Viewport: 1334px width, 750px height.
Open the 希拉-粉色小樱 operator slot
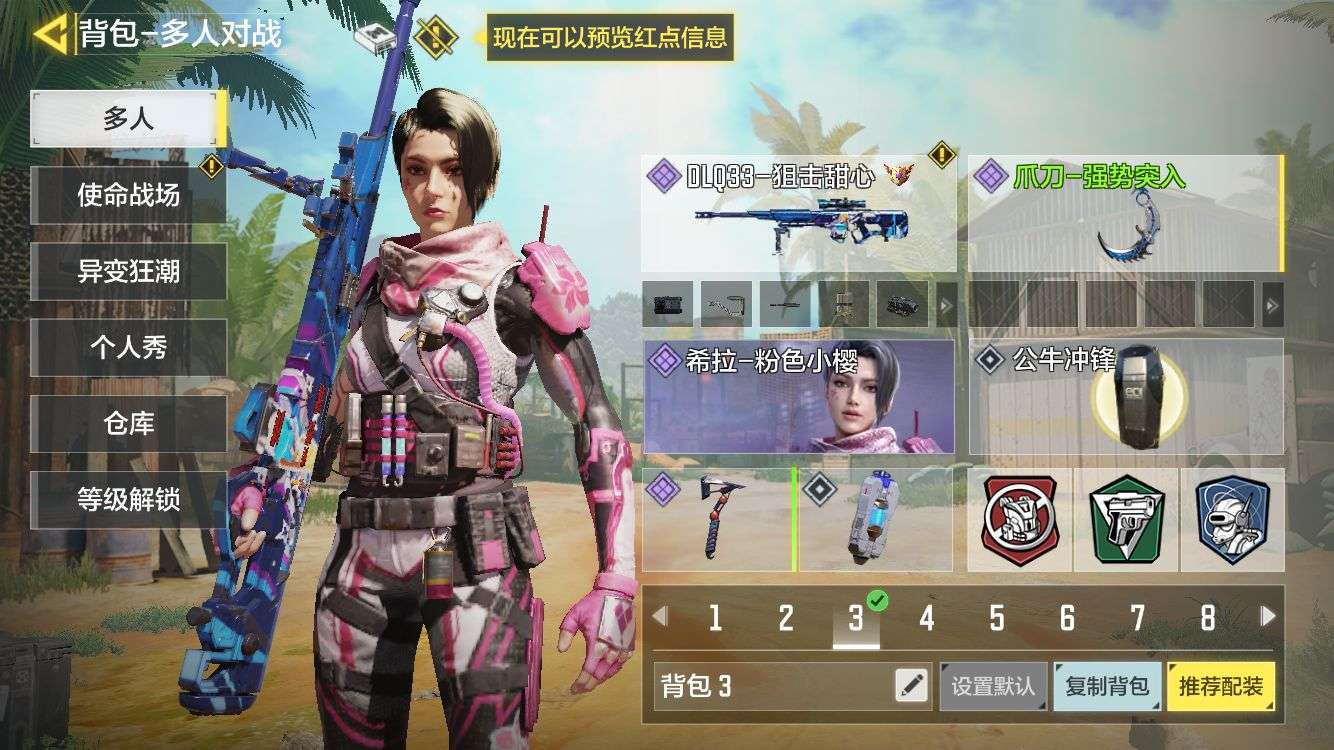pyautogui.click(x=800, y=400)
